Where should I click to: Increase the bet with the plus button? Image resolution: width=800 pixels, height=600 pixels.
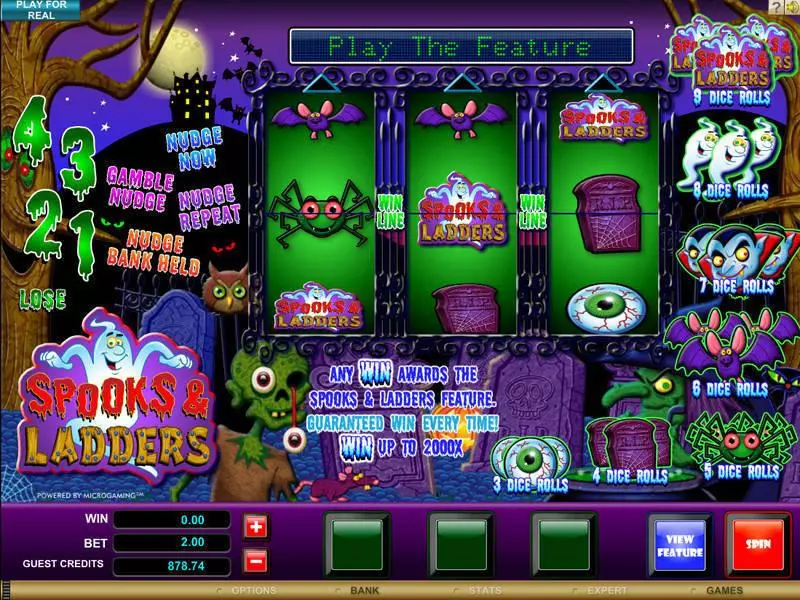[254, 526]
